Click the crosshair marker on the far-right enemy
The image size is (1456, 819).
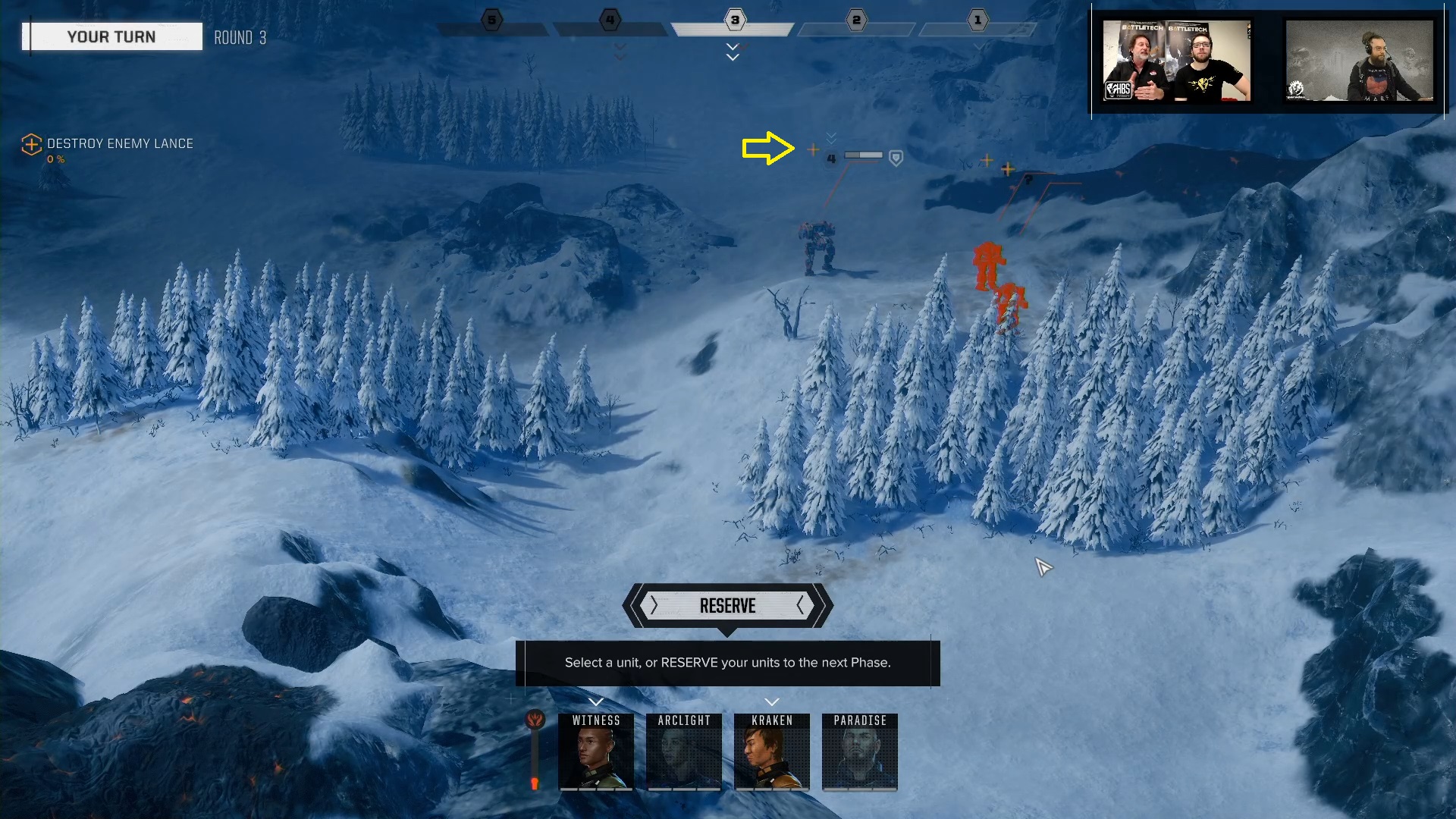point(1006,170)
